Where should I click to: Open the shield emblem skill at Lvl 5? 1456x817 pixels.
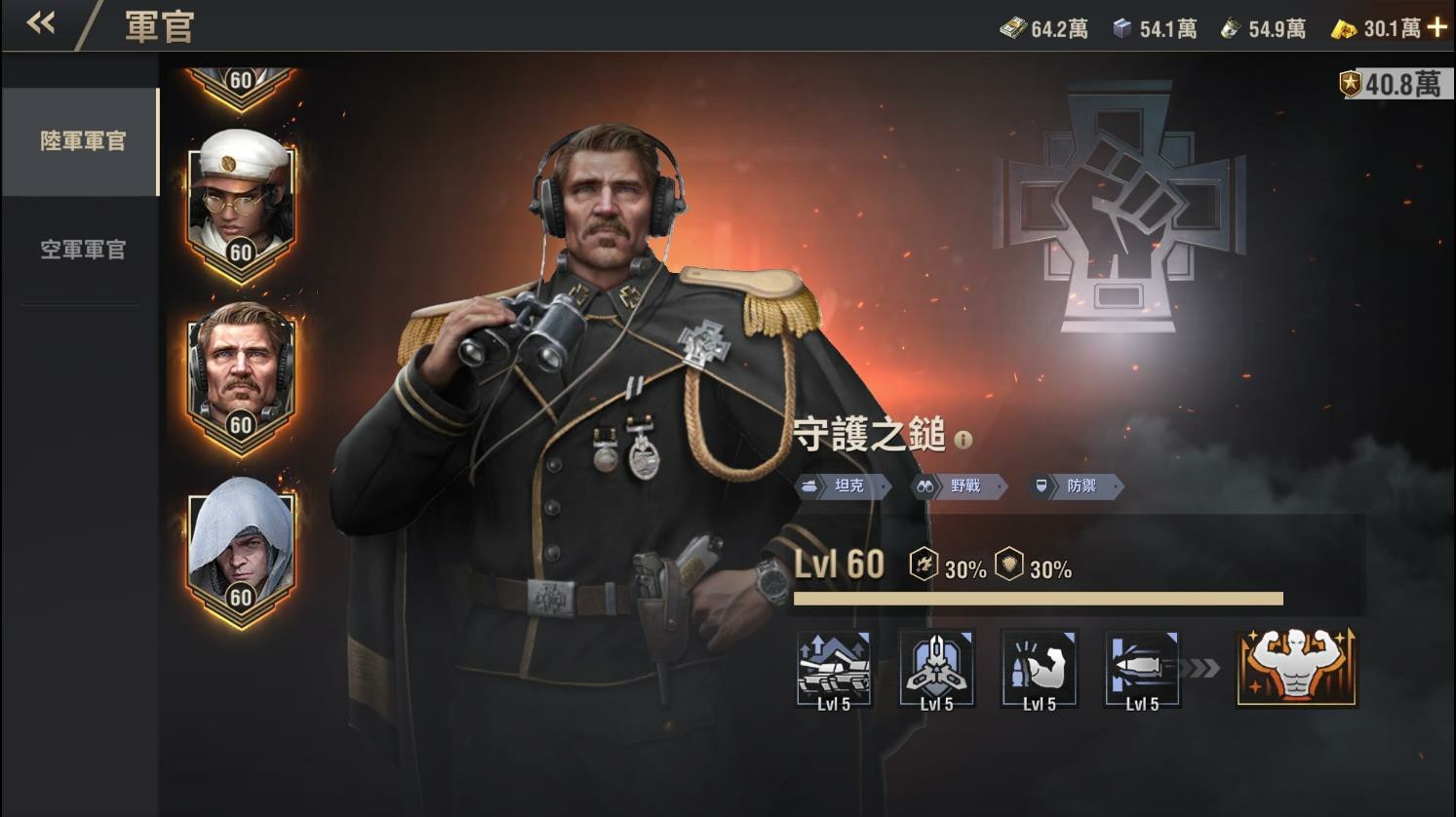(938, 669)
